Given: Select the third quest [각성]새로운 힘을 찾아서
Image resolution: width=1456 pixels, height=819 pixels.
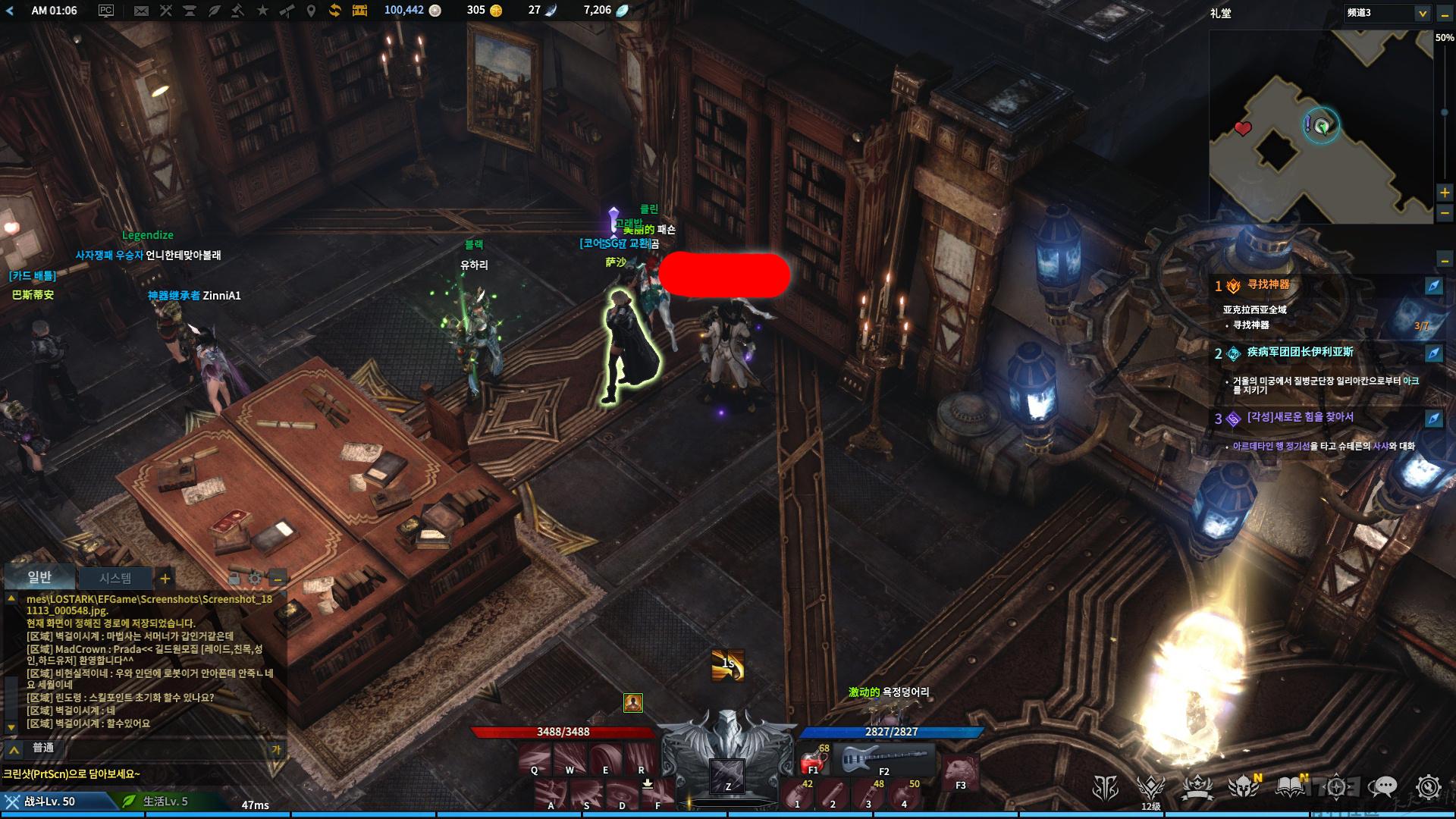Looking at the screenshot, I should tap(1300, 418).
